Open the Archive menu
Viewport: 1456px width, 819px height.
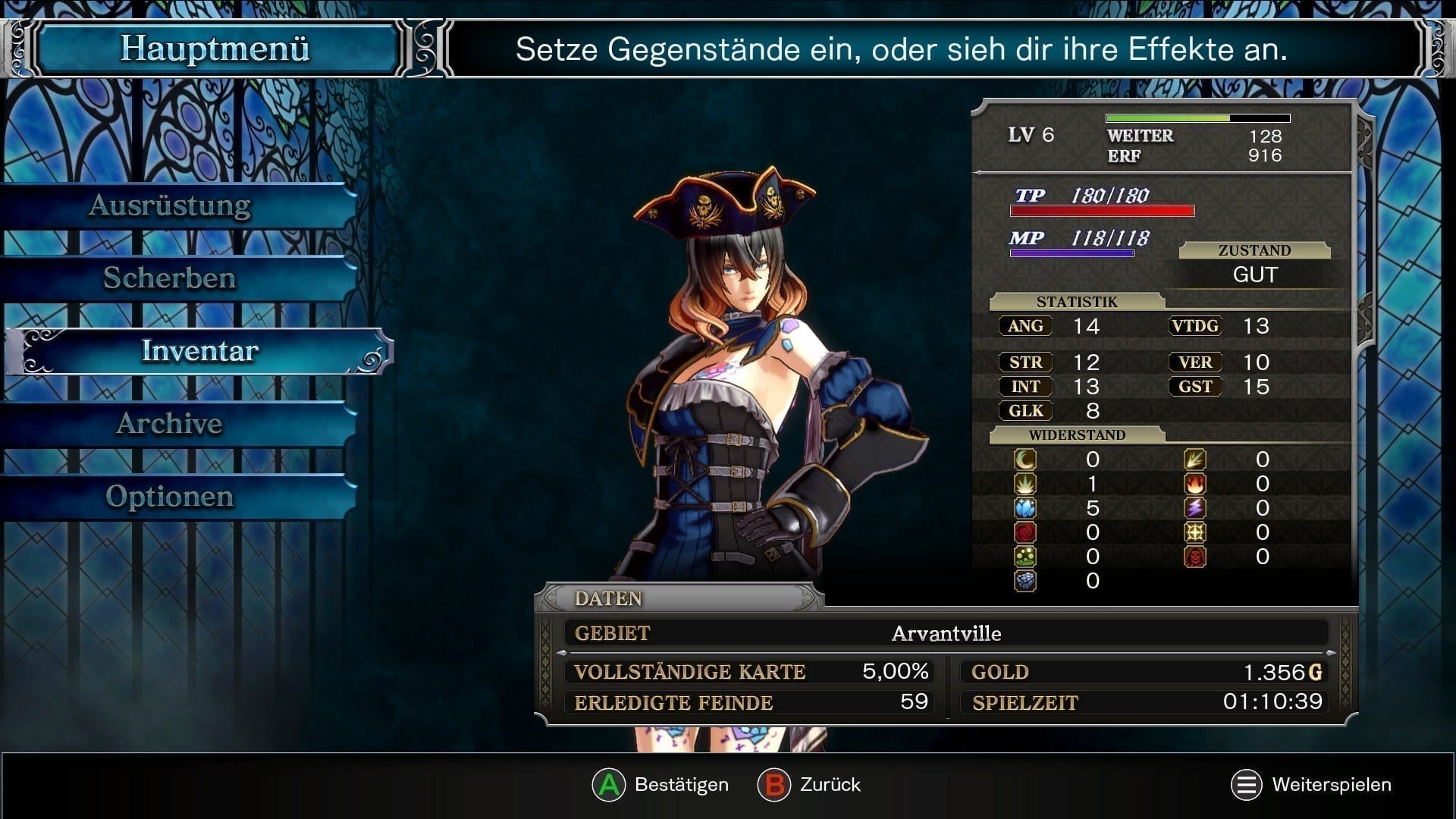[170, 424]
